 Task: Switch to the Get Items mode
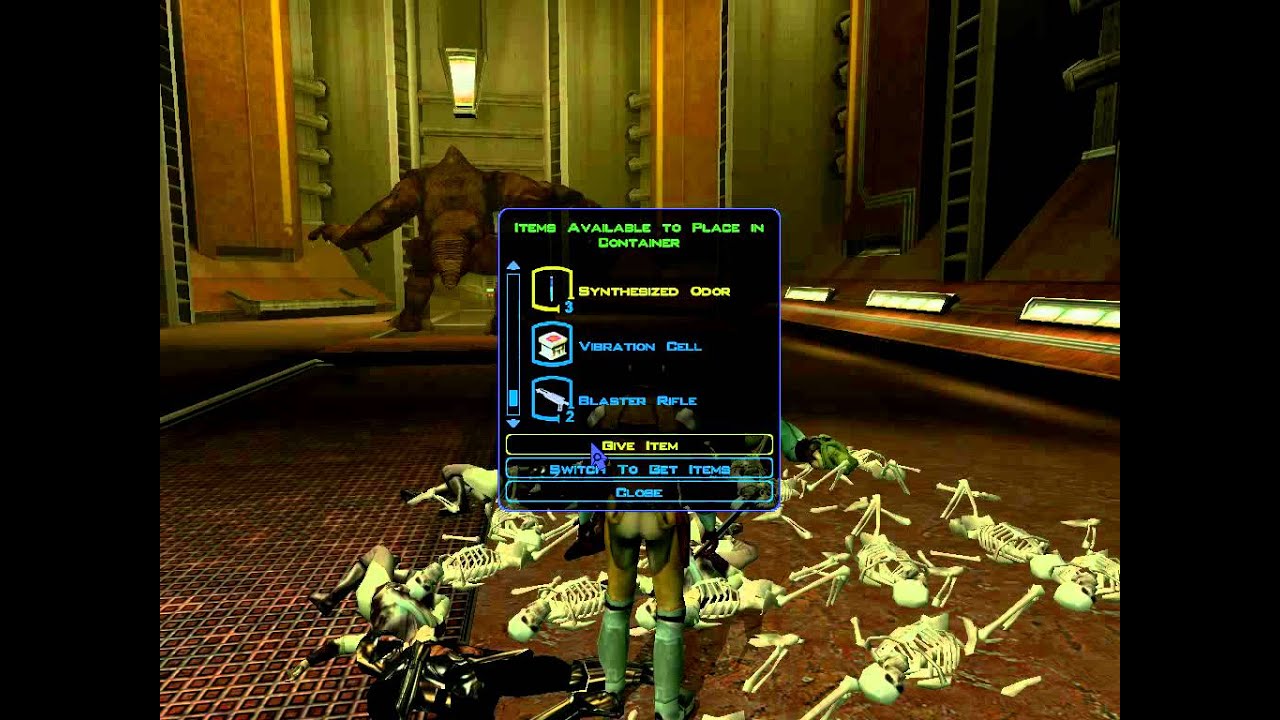pos(640,468)
